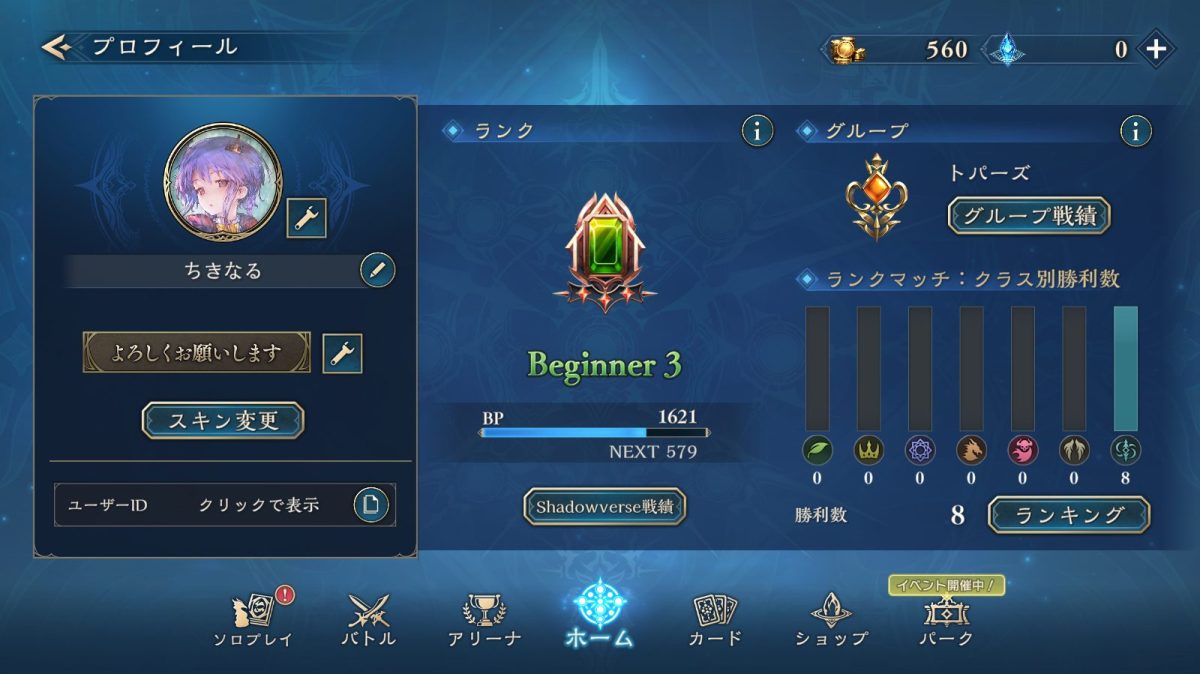Change the profile avatar emblem
The width and height of the screenshot is (1200, 674).
pyautogui.click(x=306, y=218)
